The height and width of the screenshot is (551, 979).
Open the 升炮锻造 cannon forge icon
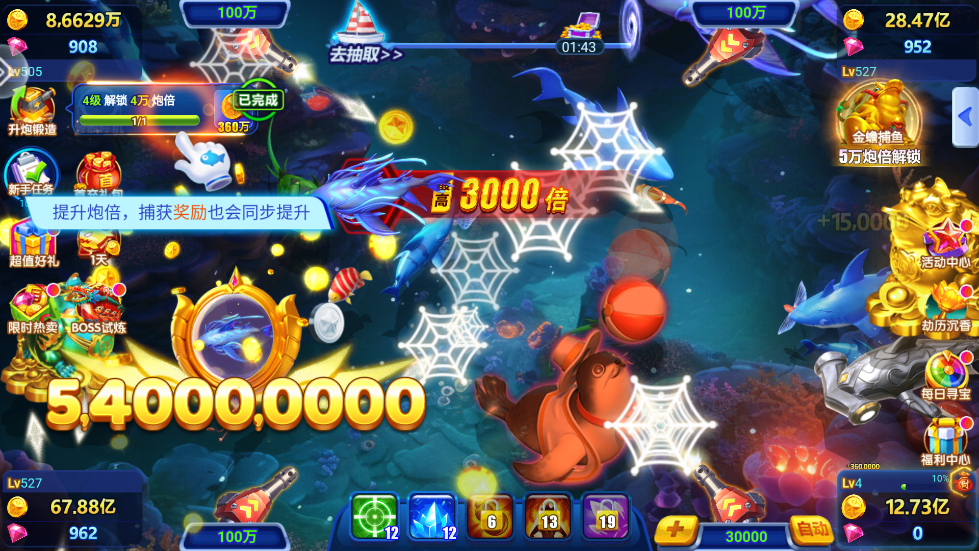tap(32, 108)
